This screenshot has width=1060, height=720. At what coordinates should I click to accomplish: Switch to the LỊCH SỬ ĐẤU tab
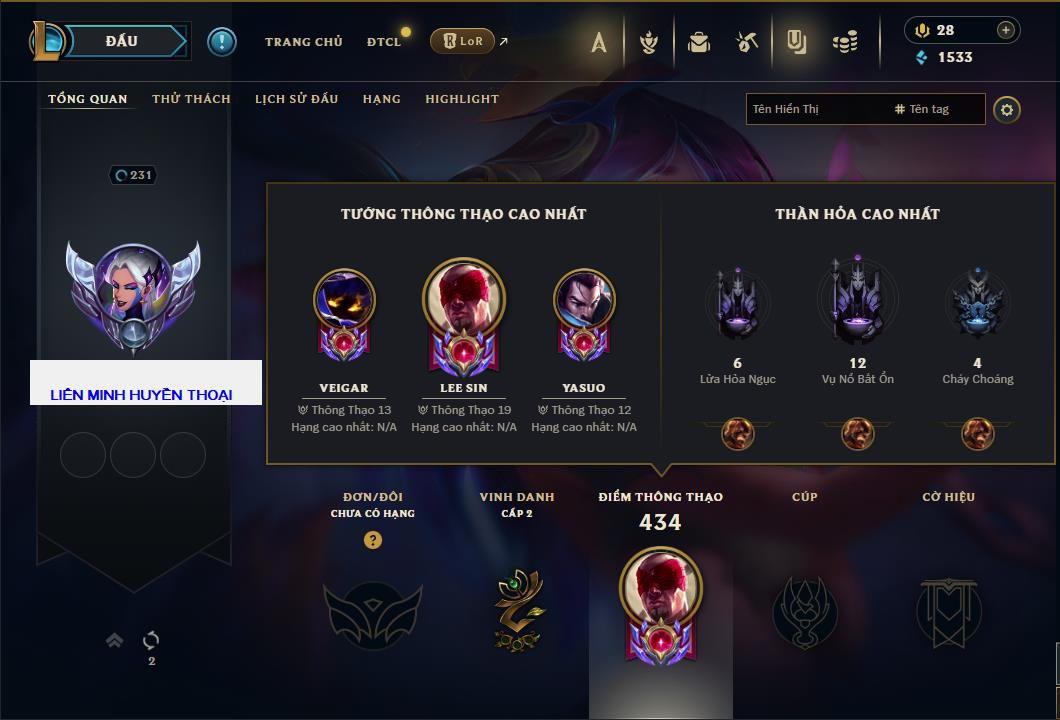(x=296, y=99)
